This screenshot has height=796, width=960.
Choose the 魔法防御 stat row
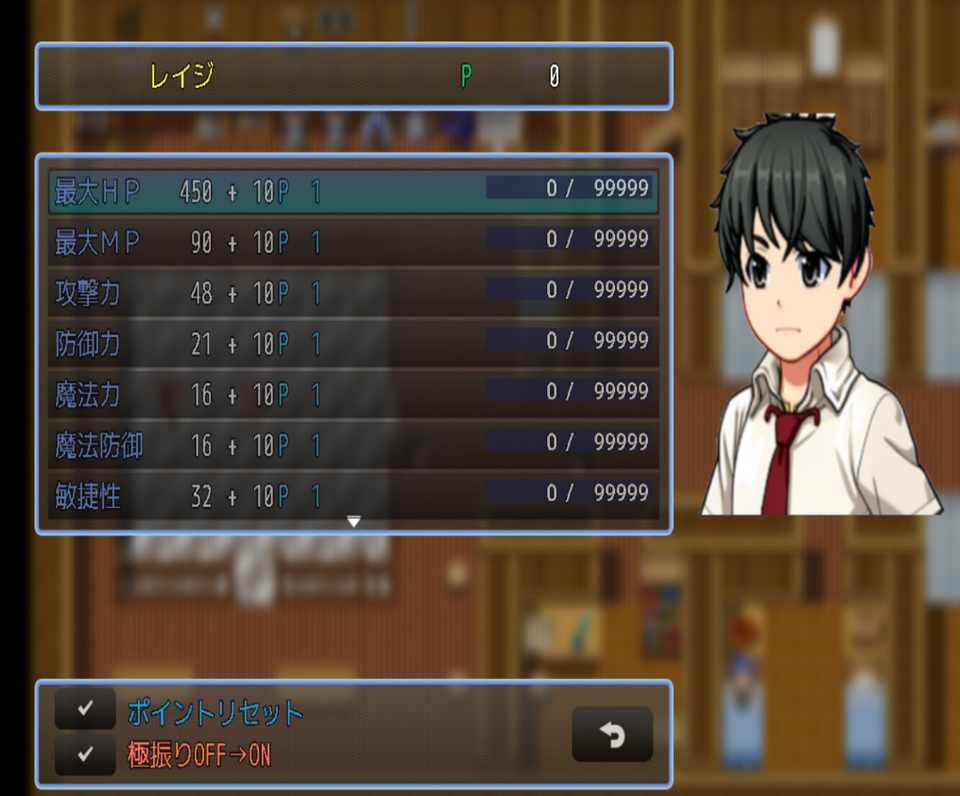pyautogui.click(x=353, y=446)
